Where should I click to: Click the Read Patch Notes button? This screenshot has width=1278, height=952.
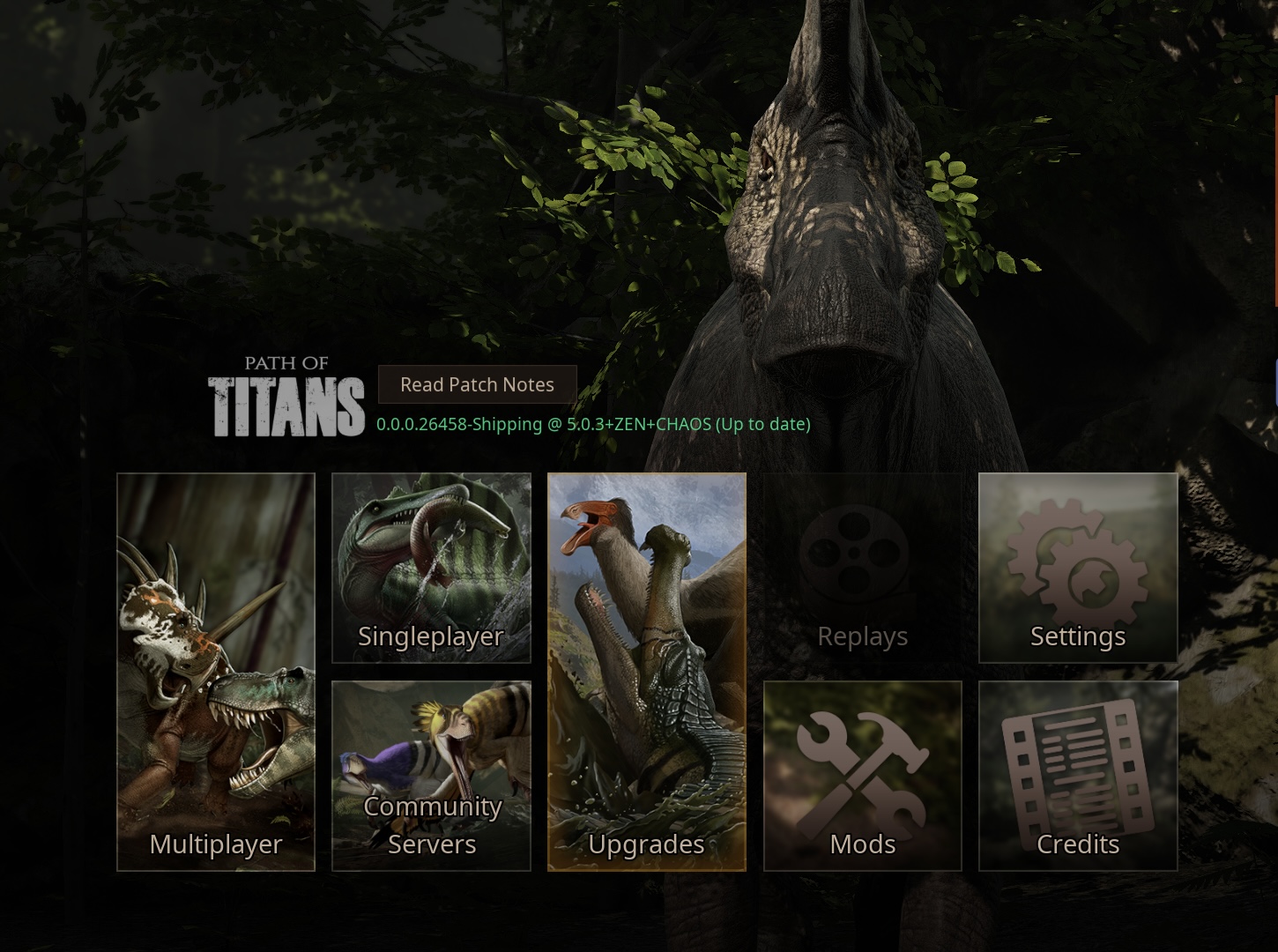[x=476, y=384]
